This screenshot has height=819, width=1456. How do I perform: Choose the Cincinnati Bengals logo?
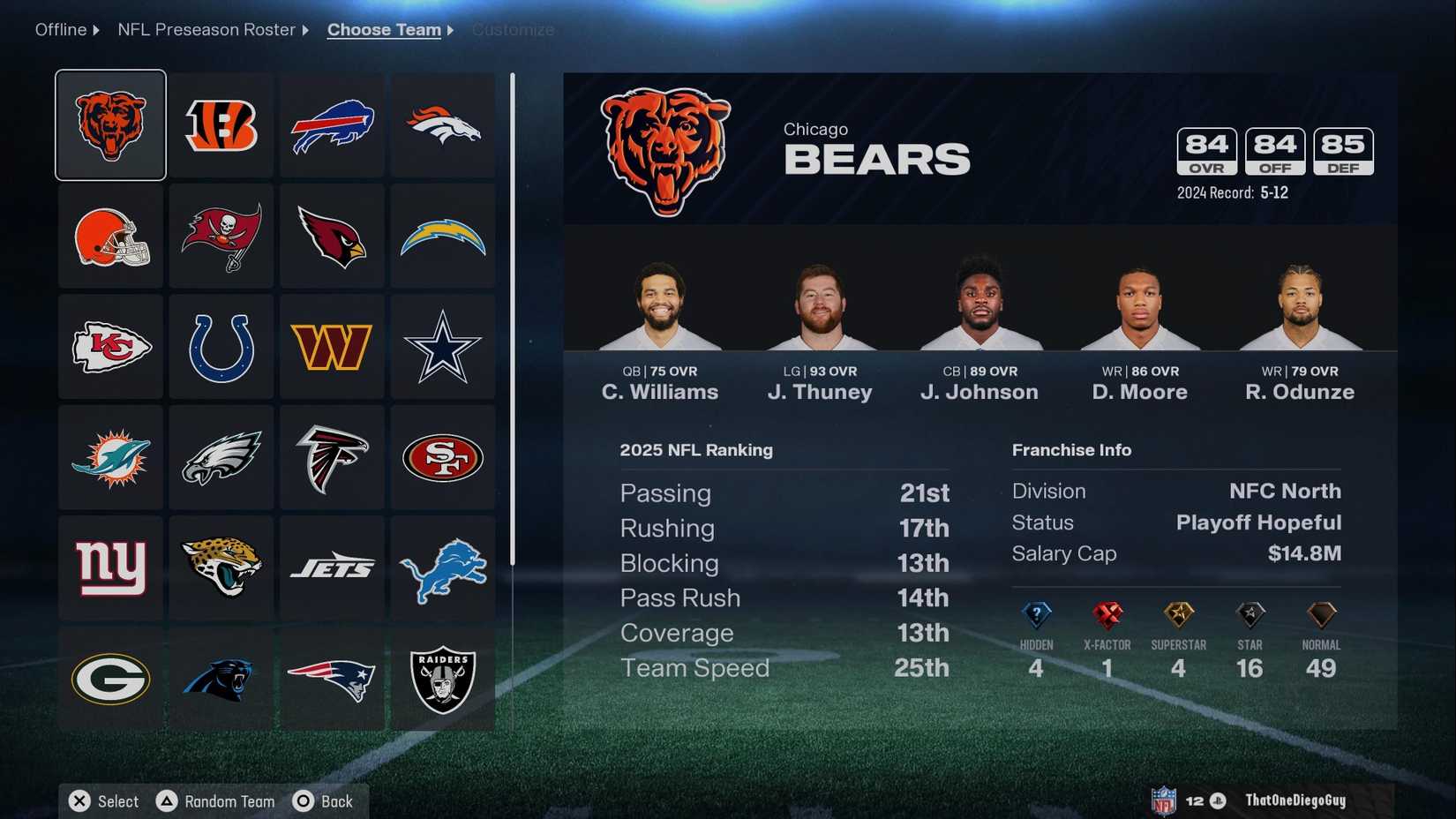[x=221, y=124]
